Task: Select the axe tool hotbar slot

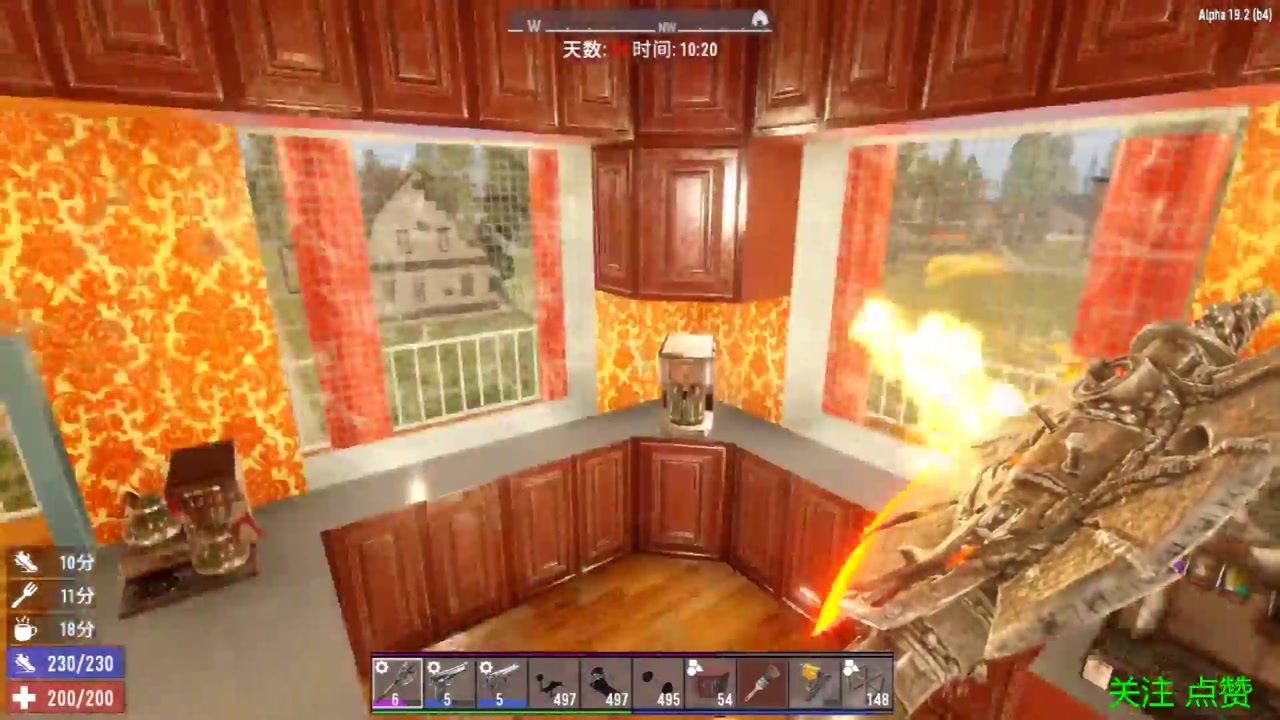Action: coord(397,683)
